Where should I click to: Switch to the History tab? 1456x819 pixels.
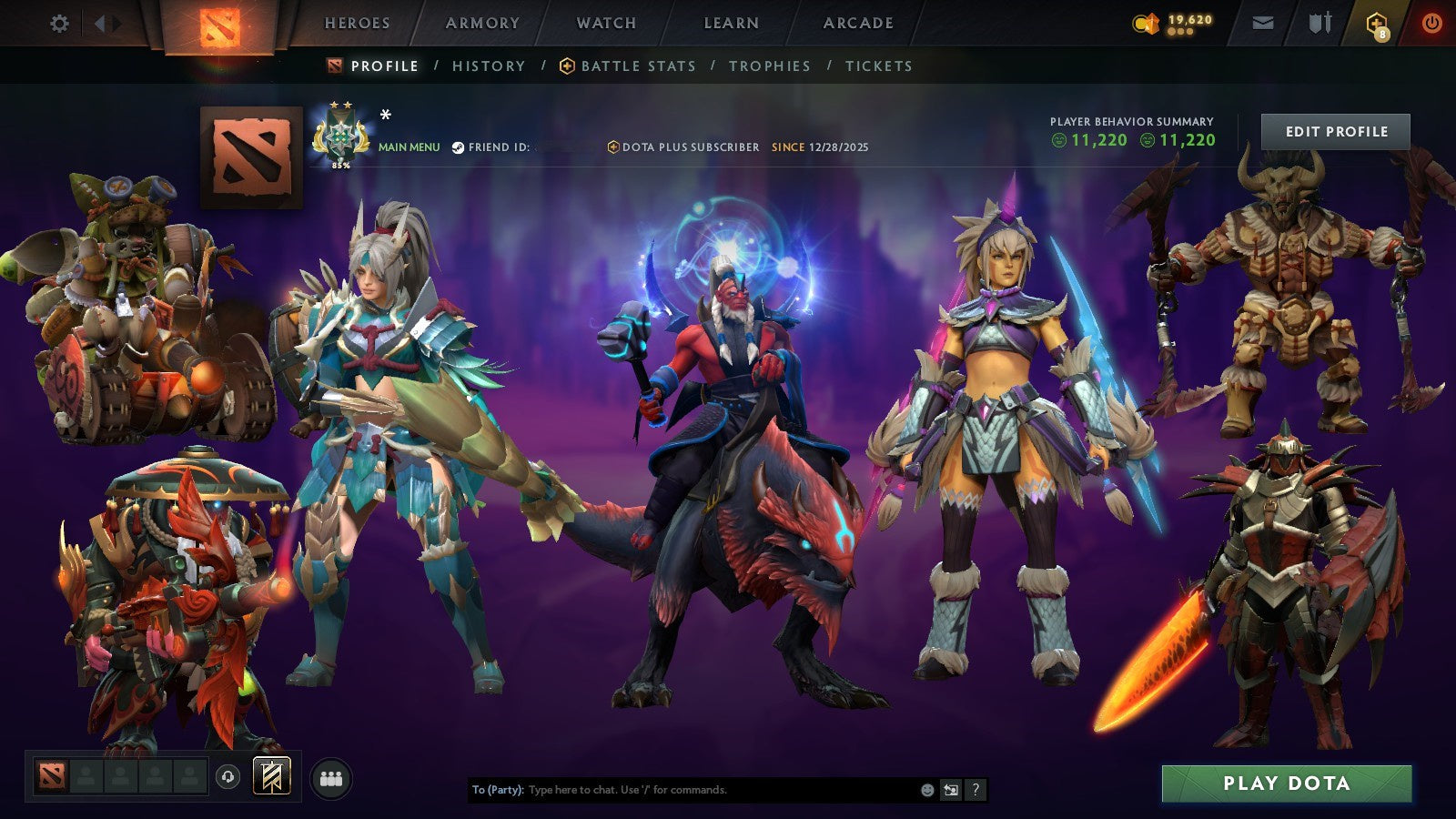(x=489, y=66)
